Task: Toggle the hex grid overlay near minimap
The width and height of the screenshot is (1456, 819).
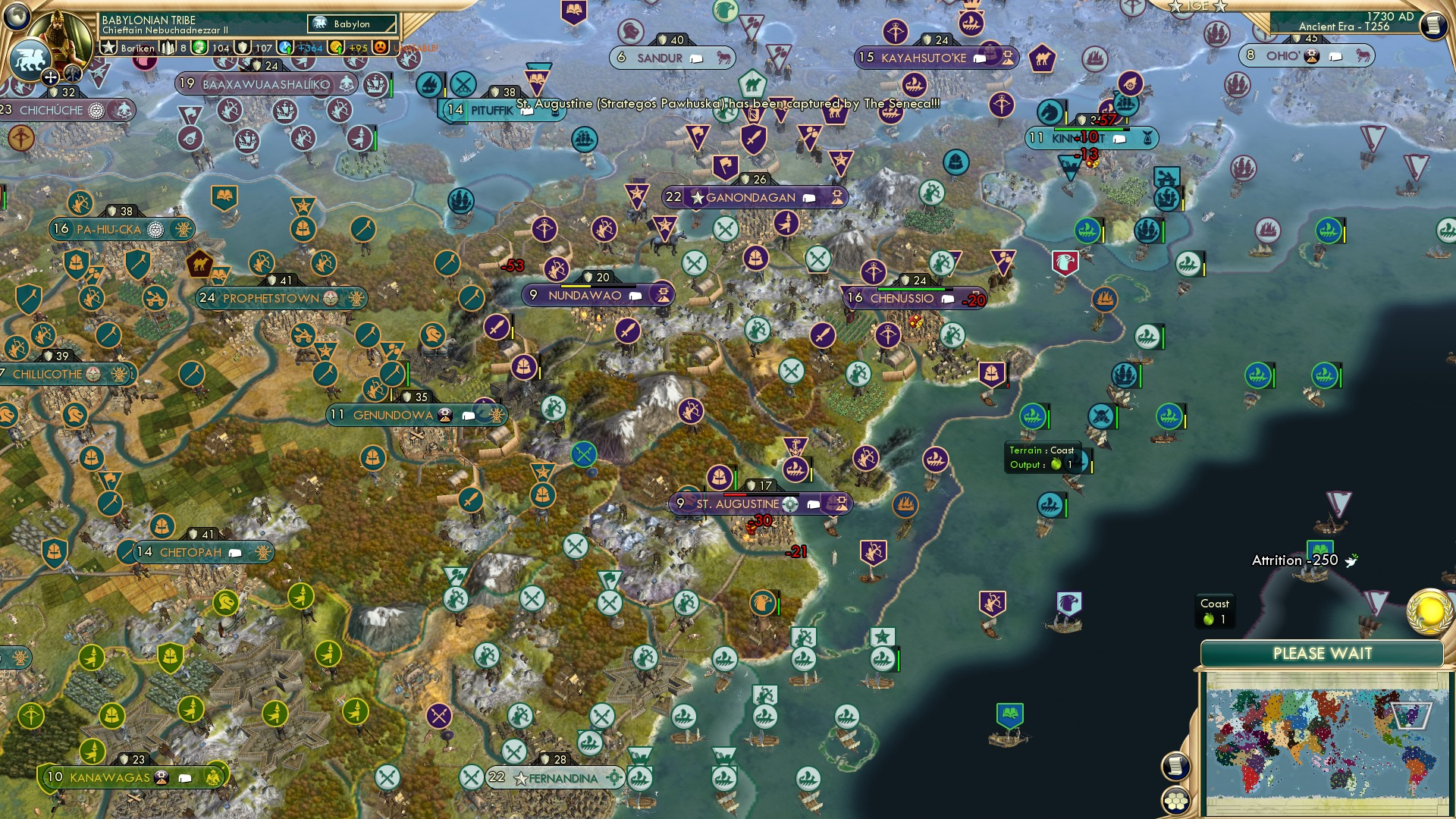Action: click(x=1176, y=799)
